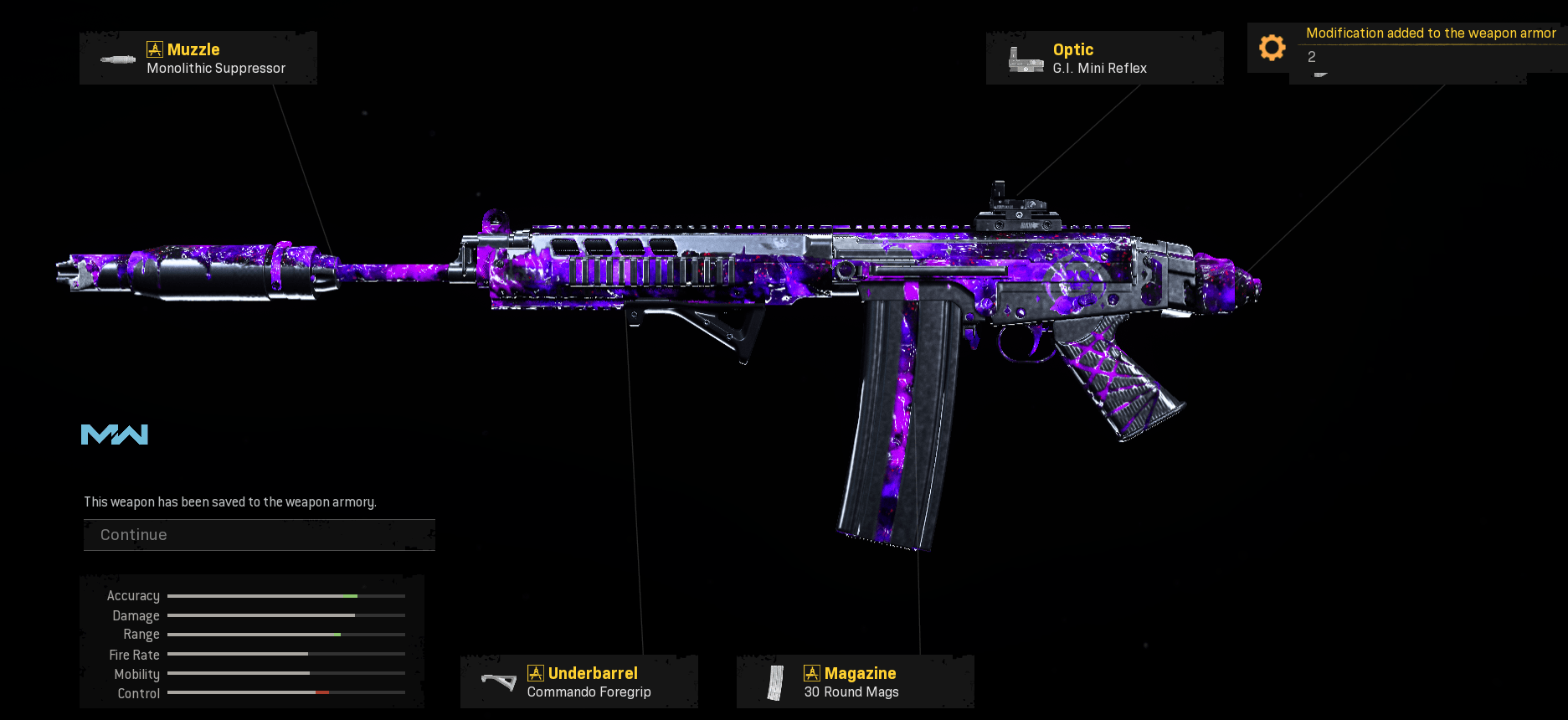Click the Continue button
The width and height of the screenshot is (1568, 720).
pos(259,535)
